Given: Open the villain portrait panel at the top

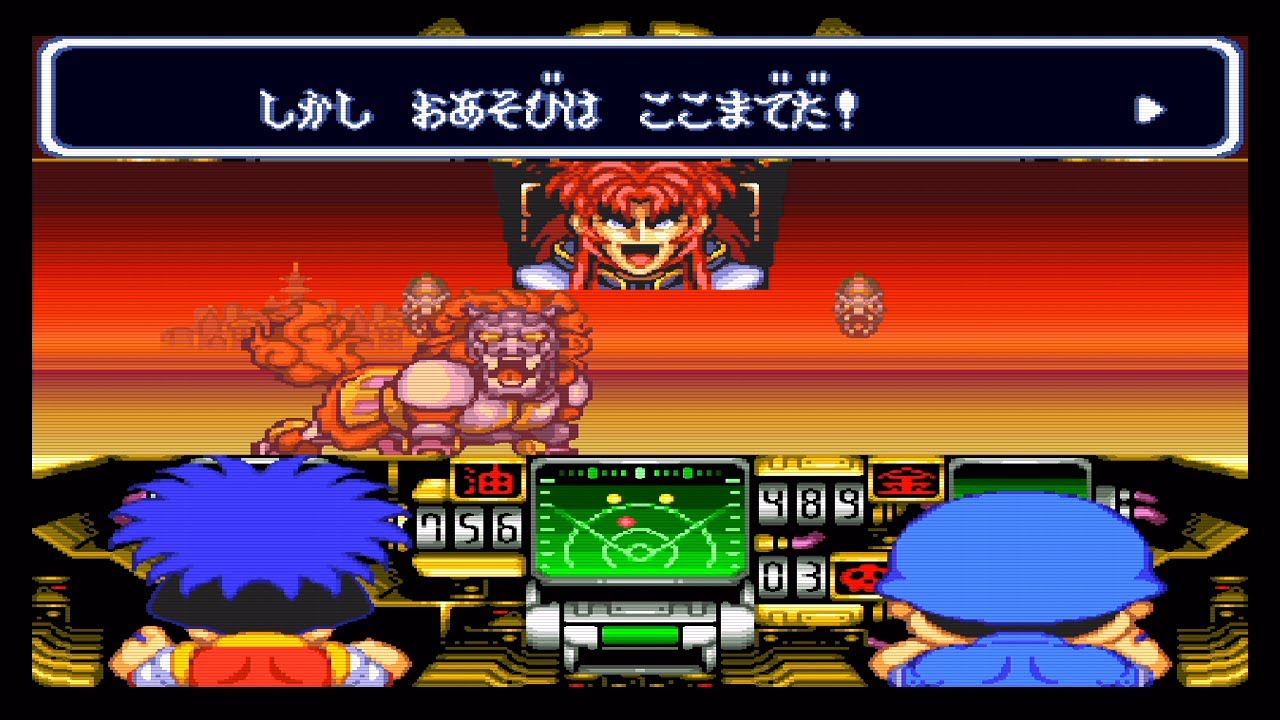Looking at the screenshot, I should pyautogui.click(x=640, y=225).
